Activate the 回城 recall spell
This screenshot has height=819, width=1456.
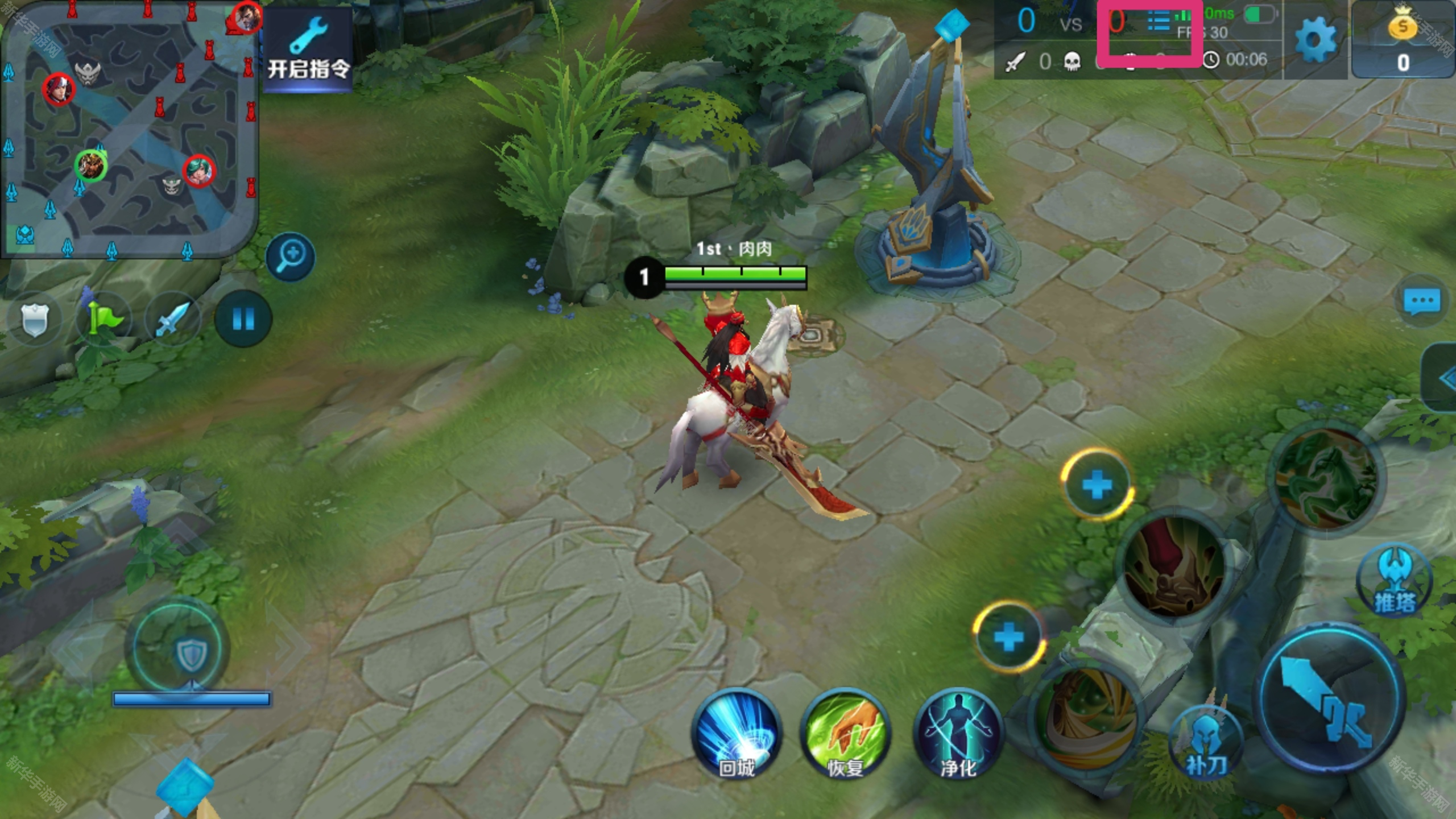(x=737, y=733)
